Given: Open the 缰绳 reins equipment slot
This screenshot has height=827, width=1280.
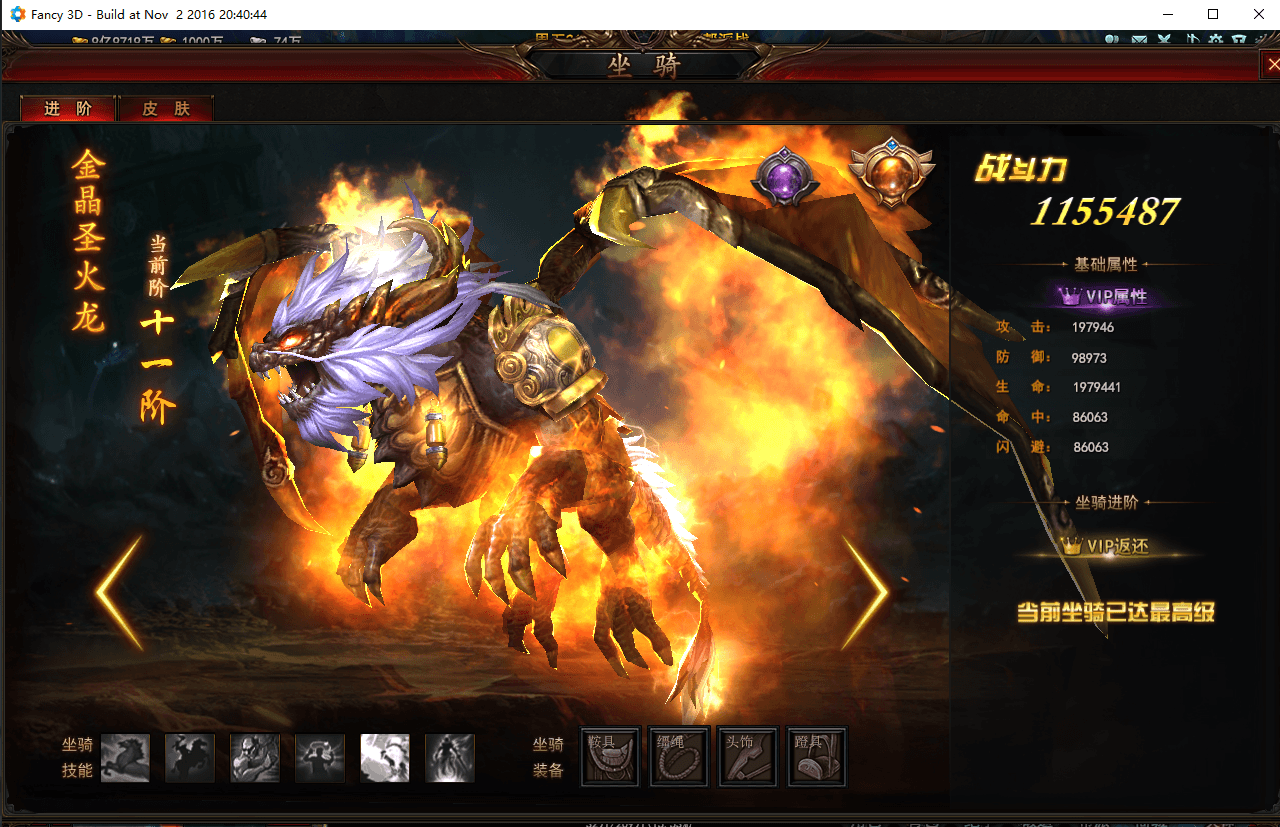Looking at the screenshot, I should click(679, 757).
